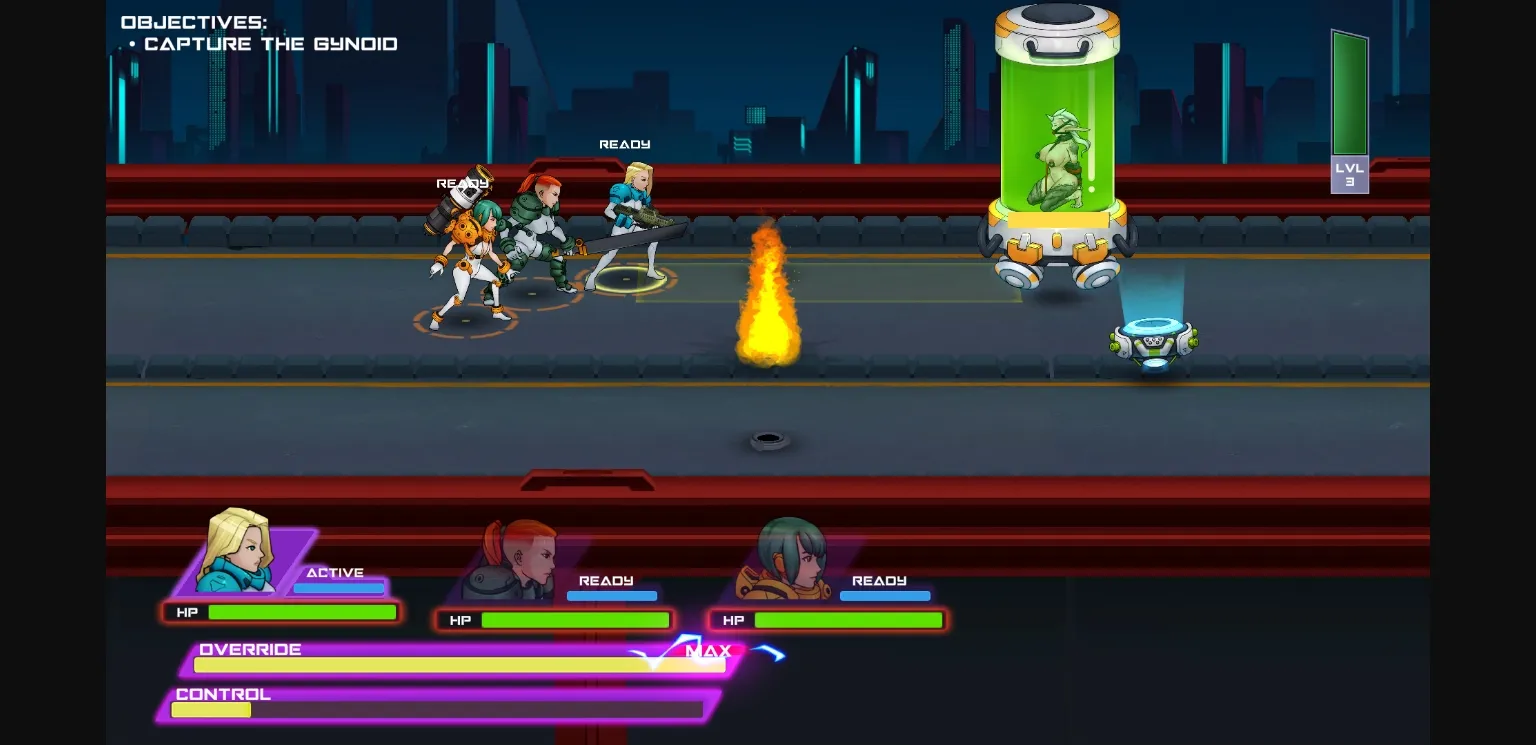
Task: Expand the OVERRIDE meter details
Action: pos(250,649)
